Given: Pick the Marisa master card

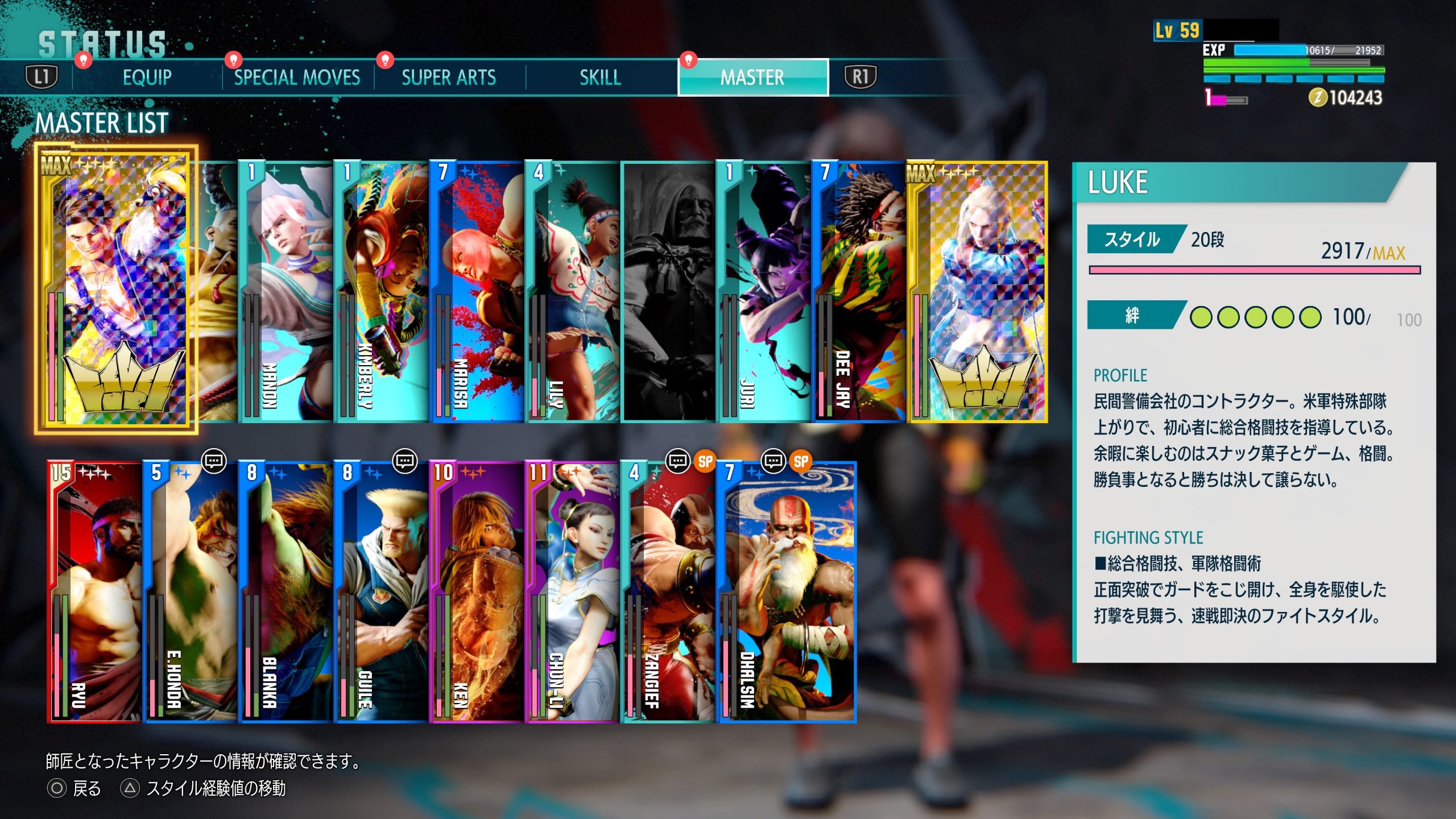Looking at the screenshot, I should (477, 292).
